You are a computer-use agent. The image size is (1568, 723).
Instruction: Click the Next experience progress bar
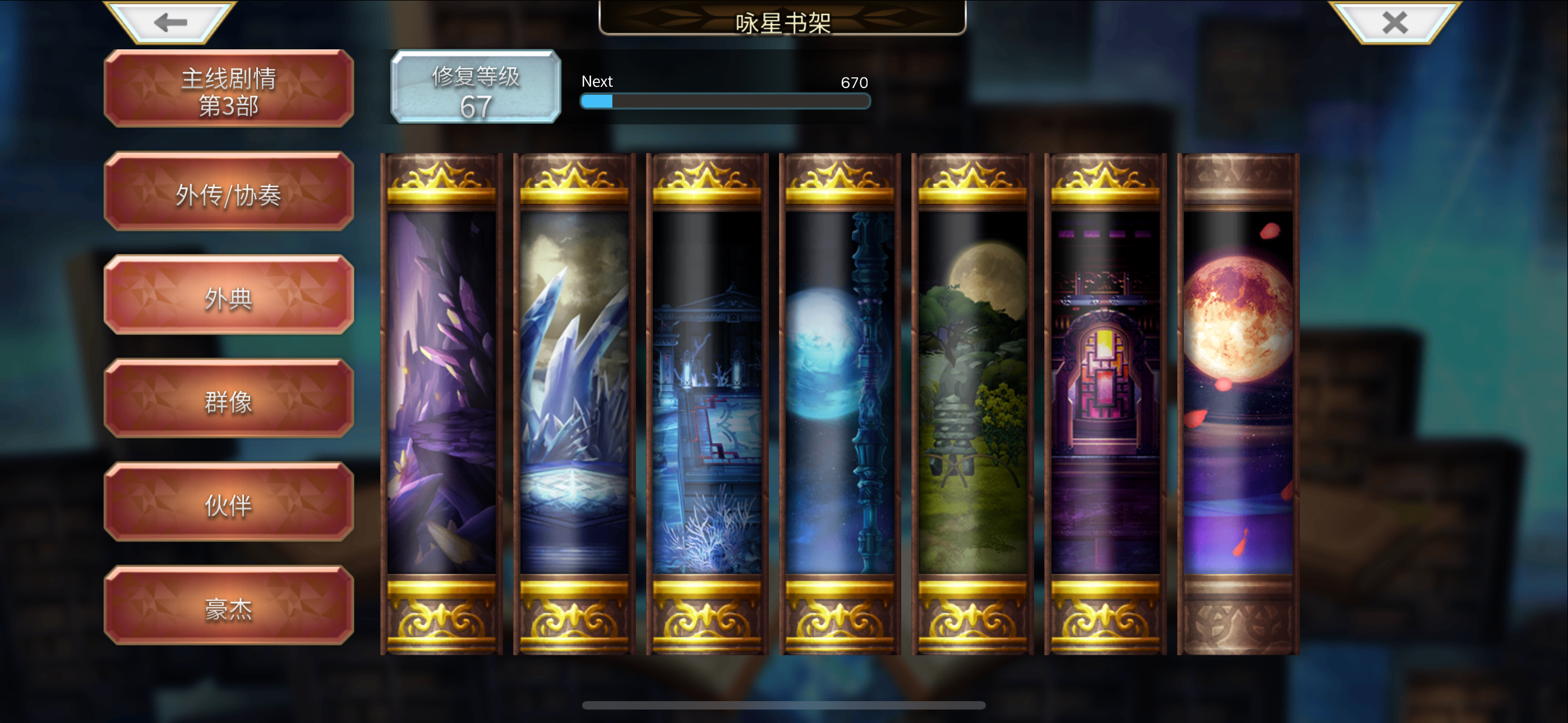725,101
